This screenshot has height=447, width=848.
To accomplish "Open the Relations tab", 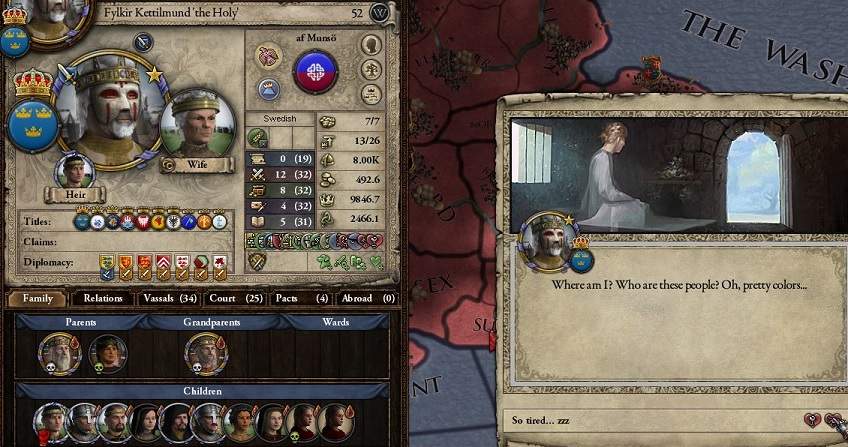I will [x=103, y=298].
